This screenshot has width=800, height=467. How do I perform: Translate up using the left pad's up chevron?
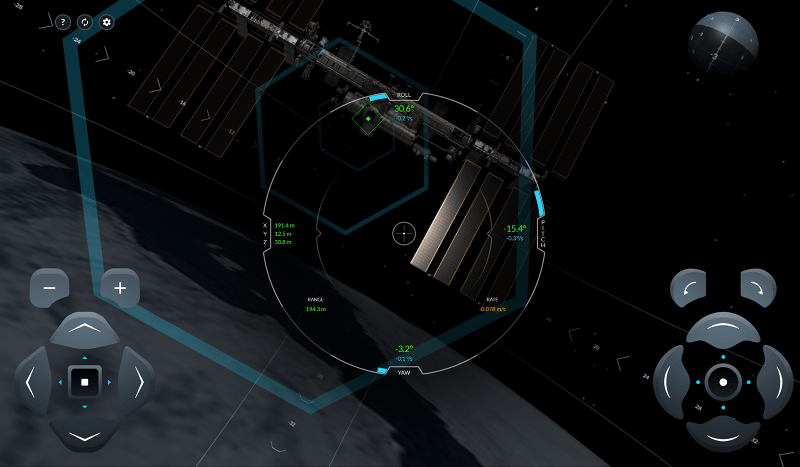click(85, 329)
